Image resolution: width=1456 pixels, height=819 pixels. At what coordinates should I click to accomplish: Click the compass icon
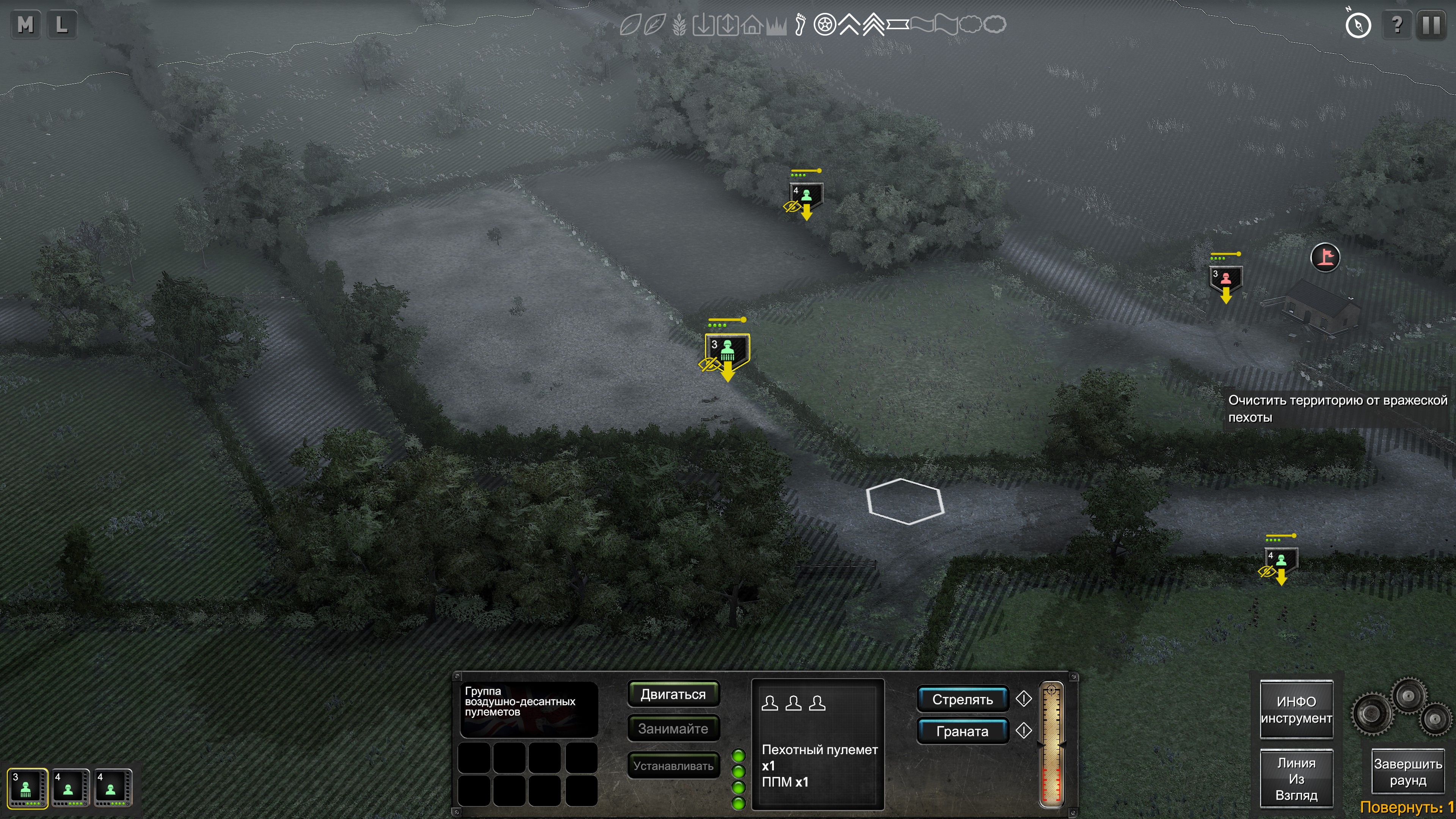(1358, 25)
